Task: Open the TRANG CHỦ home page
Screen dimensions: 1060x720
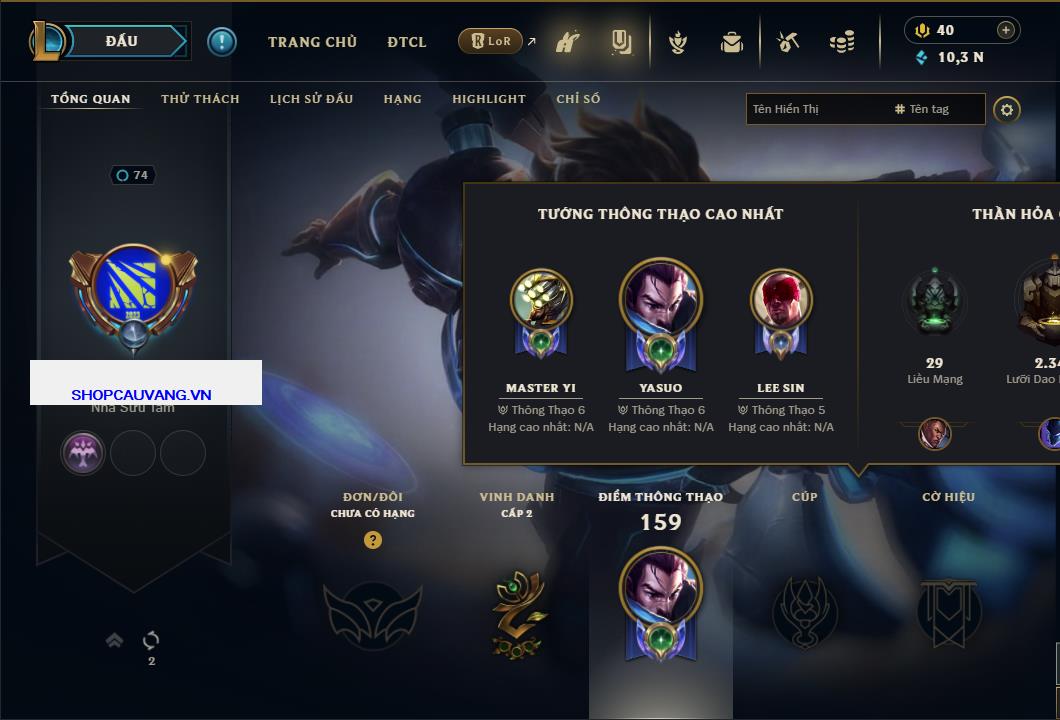Action: click(x=312, y=42)
